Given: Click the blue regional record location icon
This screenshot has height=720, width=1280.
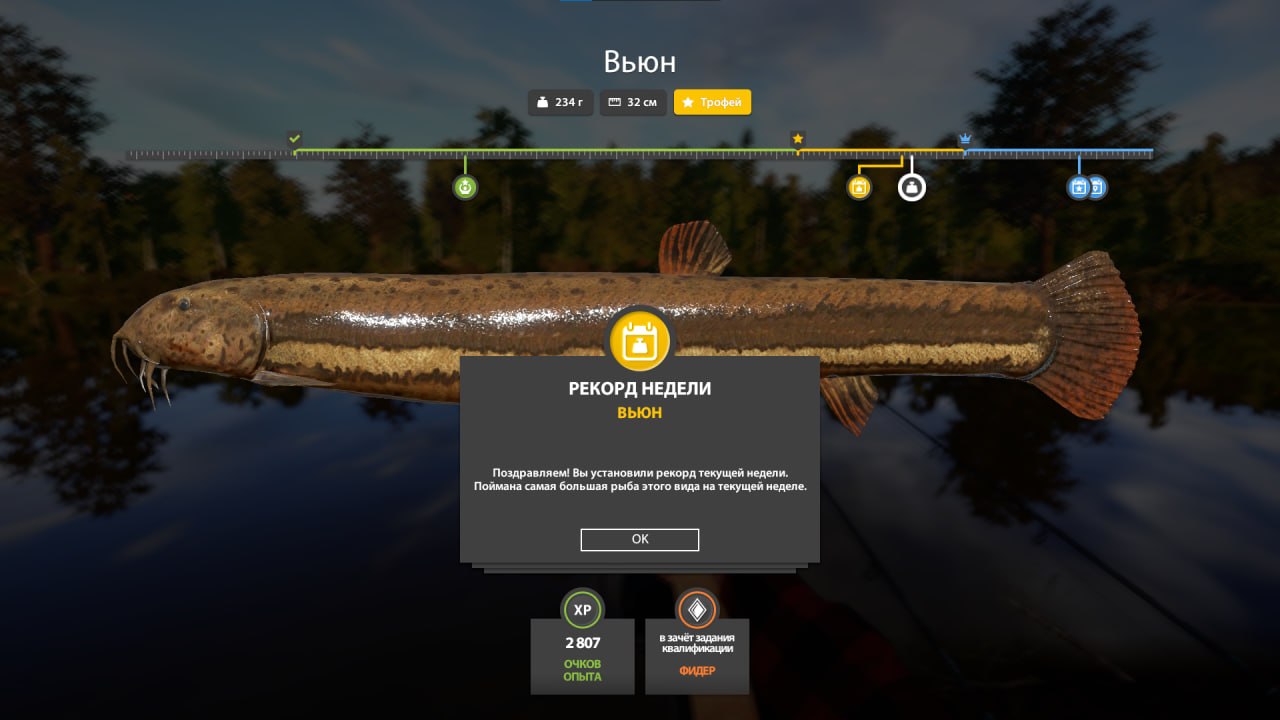Looking at the screenshot, I should click(x=1094, y=186).
